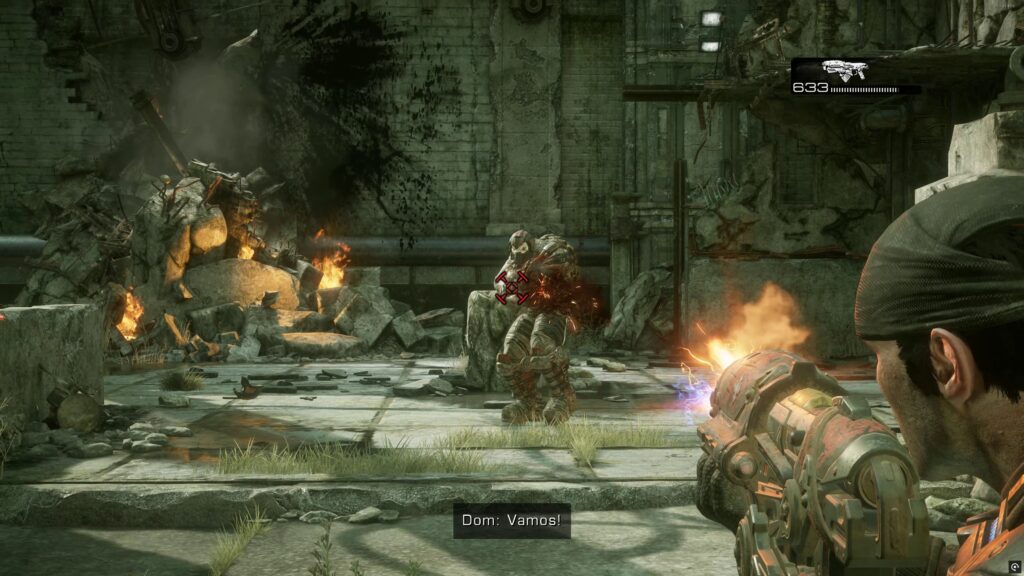Click the Lancer rifle weapon icon
Viewport: 1024px width, 576px height.
[843, 69]
